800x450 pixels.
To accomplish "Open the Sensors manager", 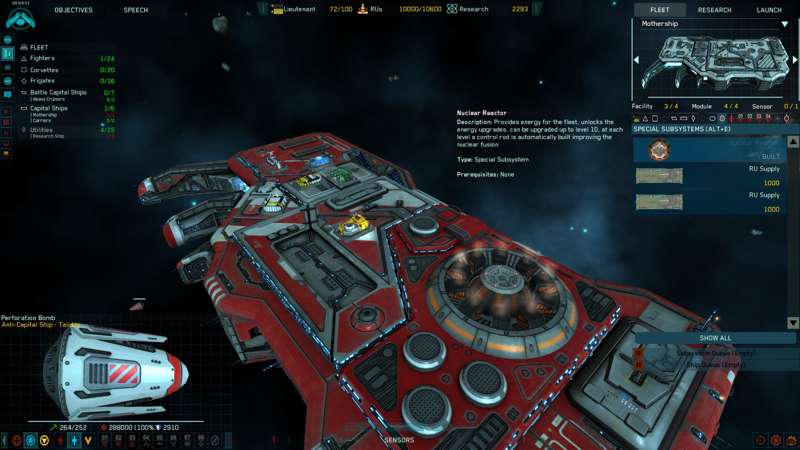I will point(399,440).
